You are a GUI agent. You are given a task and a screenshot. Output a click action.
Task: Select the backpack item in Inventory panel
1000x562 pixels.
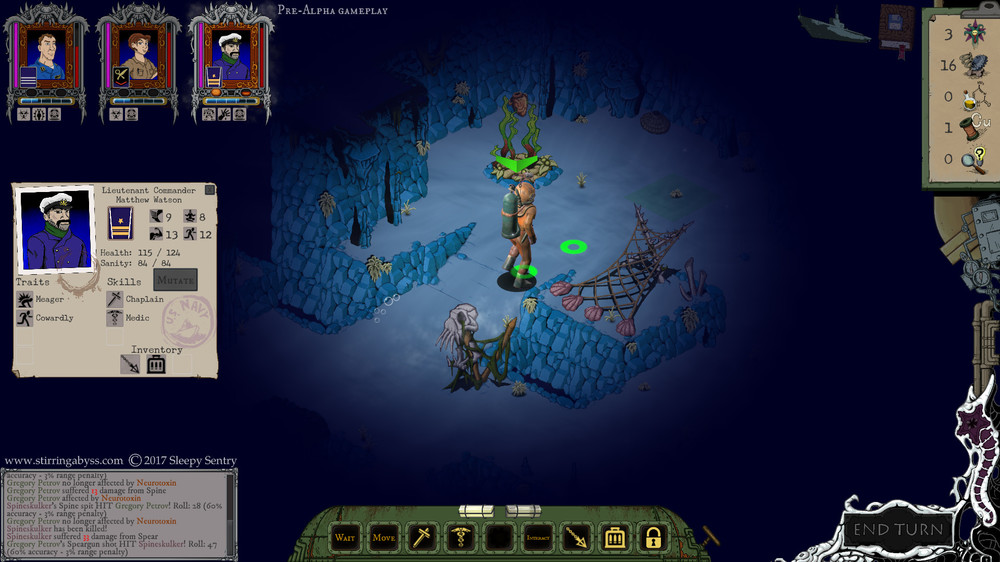tap(156, 365)
